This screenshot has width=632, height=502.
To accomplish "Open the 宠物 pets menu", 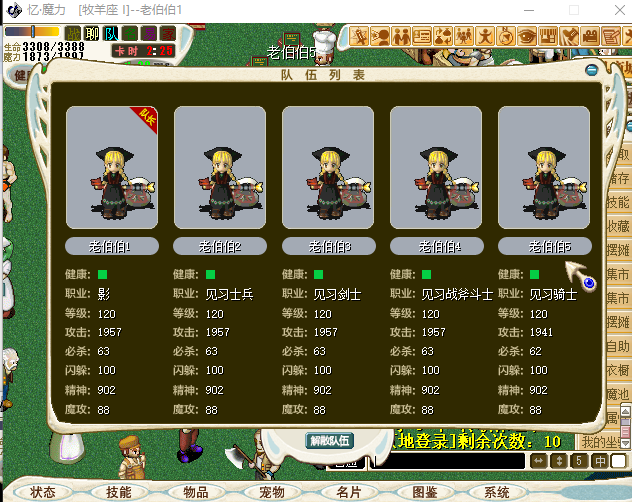I will [x=272, y=492].
